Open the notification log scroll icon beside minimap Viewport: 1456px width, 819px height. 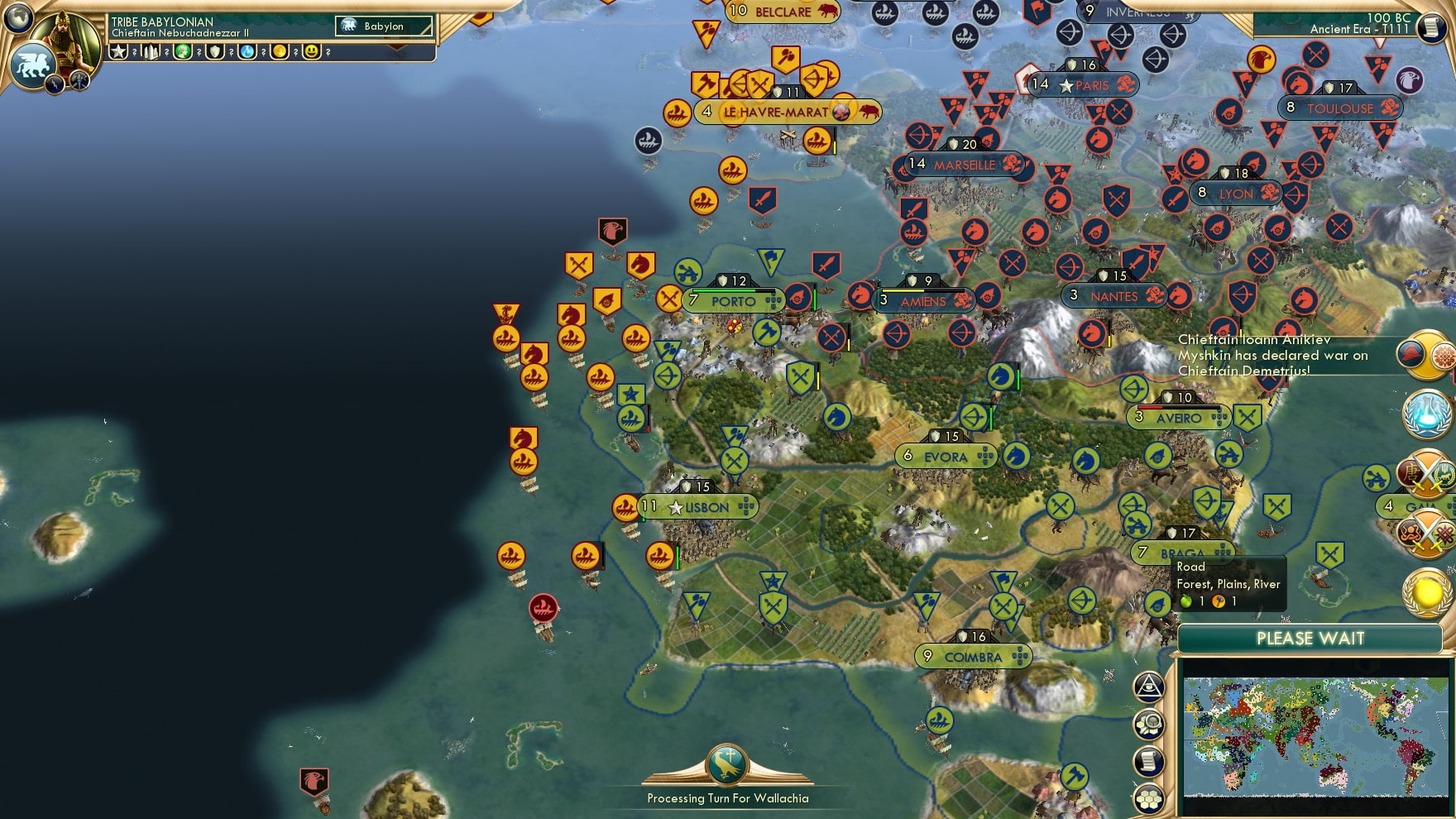tap(1148, 759)
